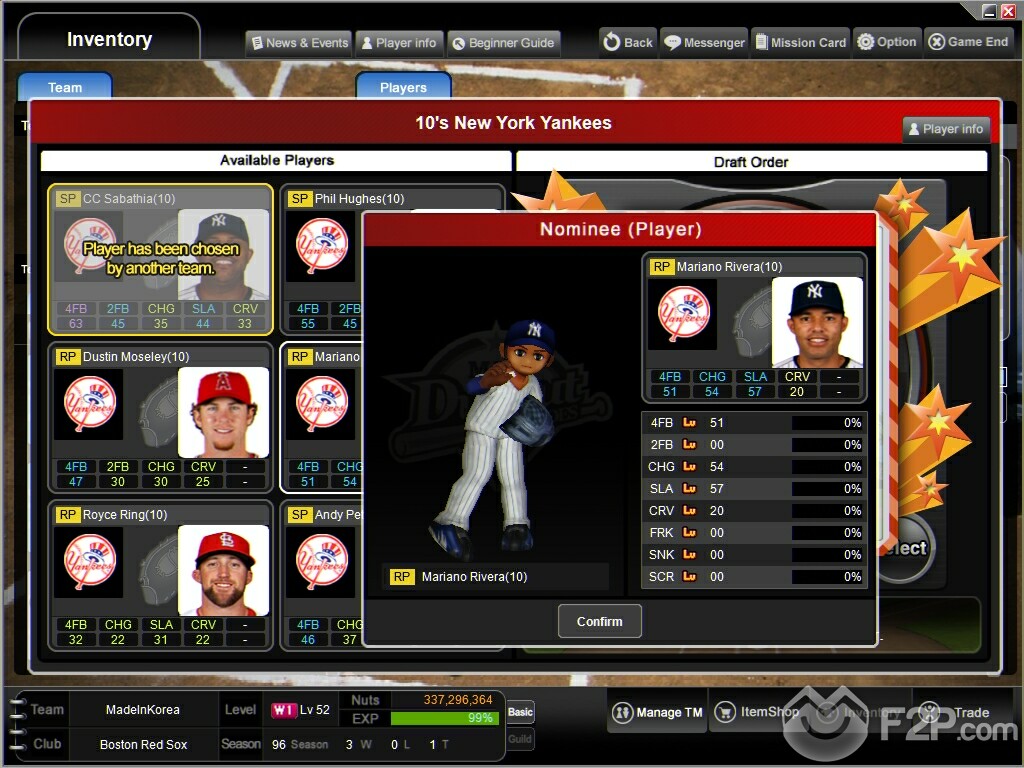Switch to the Team tab

tap(65, 87)
